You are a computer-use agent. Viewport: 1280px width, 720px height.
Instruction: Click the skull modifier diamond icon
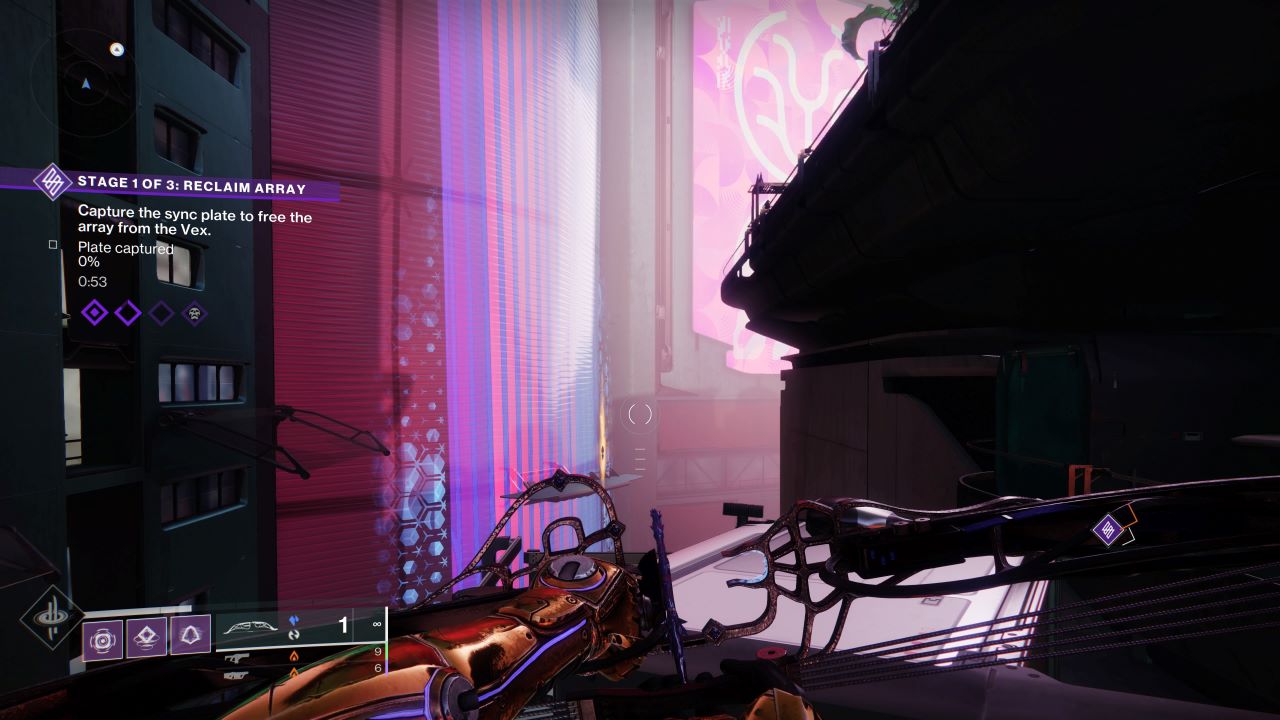(x=194, y=314)
